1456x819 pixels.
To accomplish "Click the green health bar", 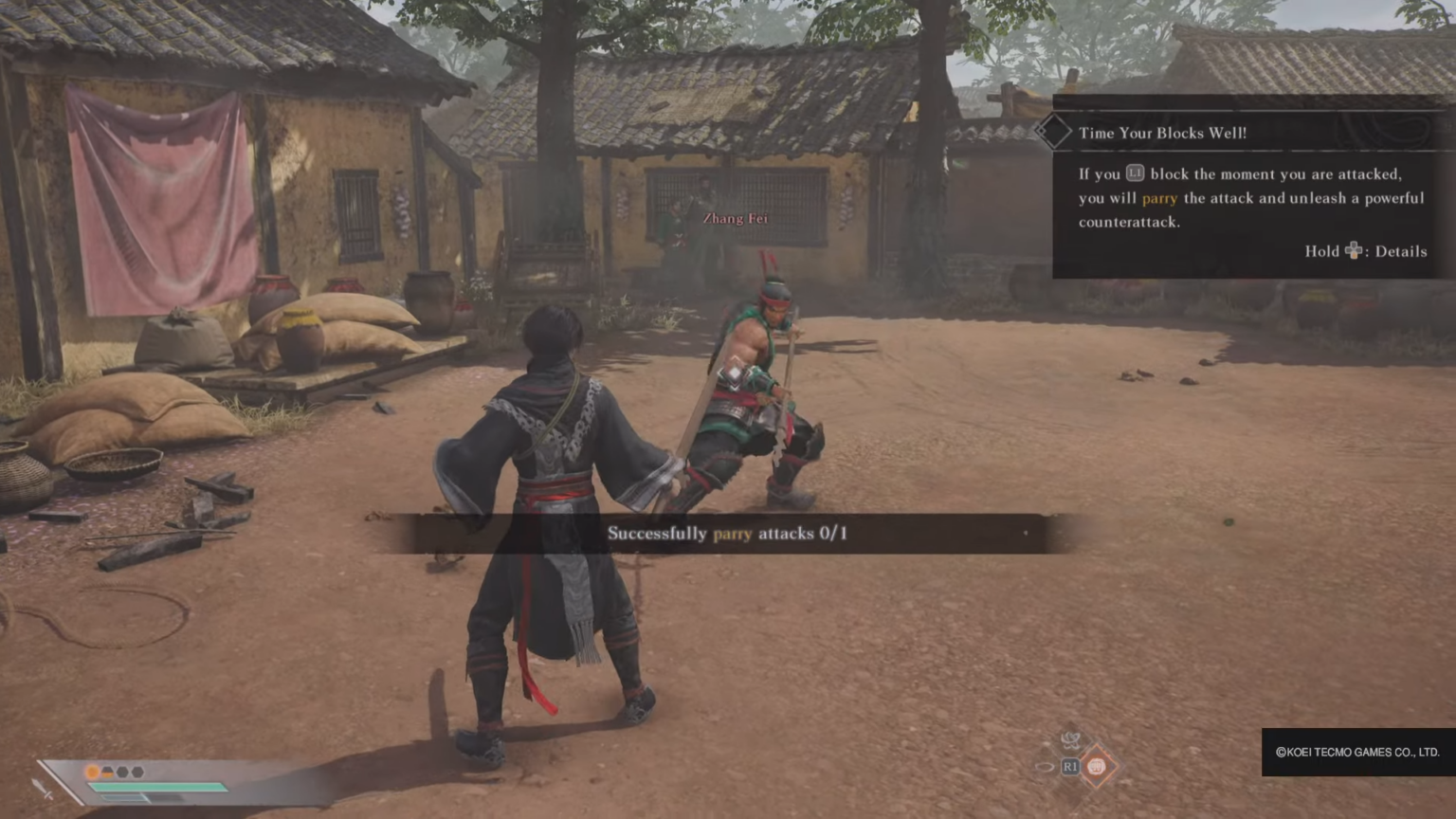I will pos(157,786).
